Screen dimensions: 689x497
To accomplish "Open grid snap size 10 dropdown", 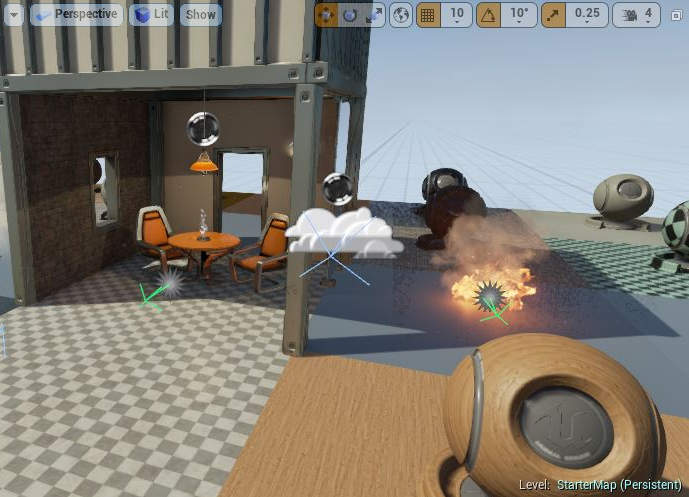I will point(456,15).
